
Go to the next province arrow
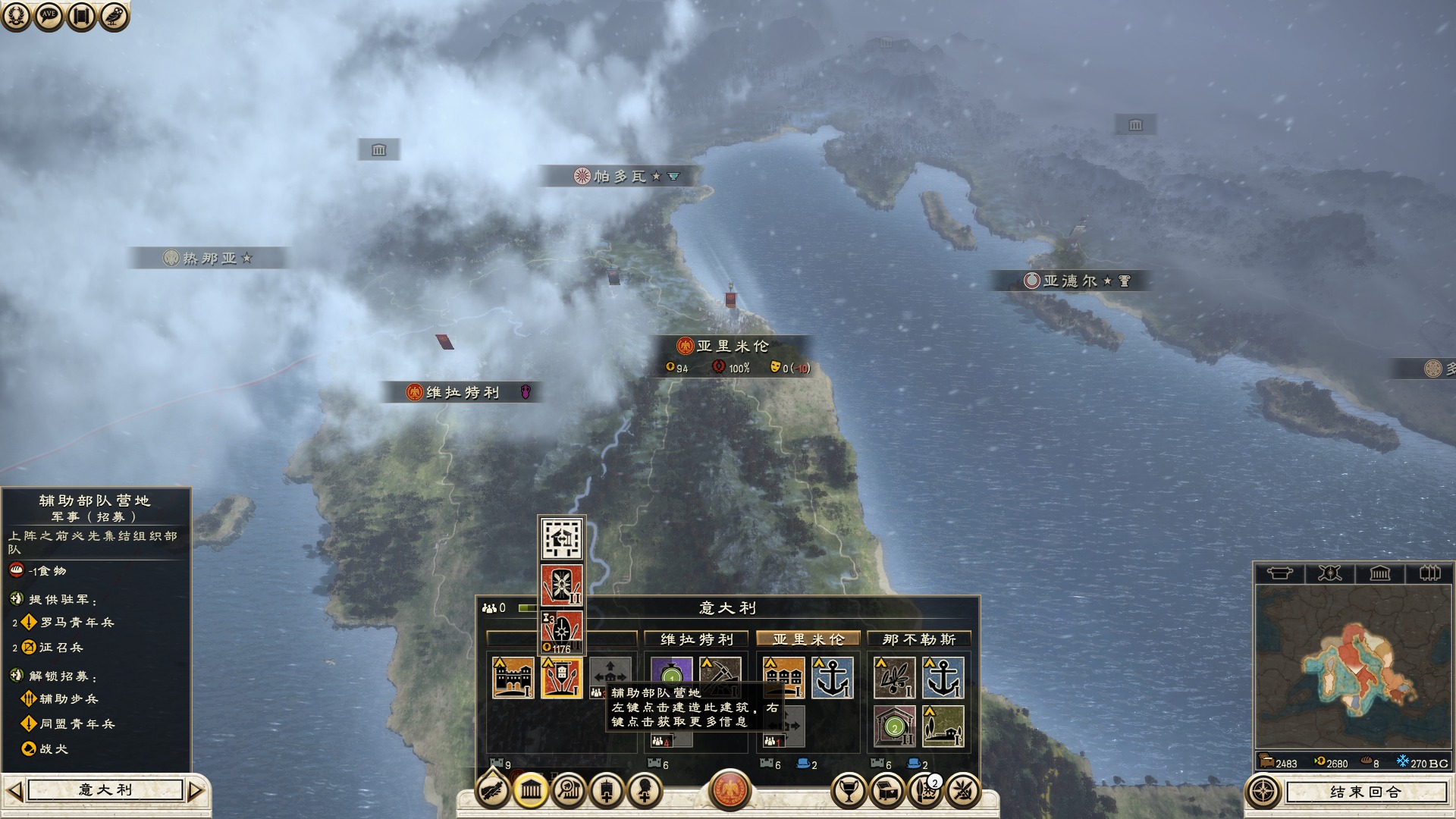tap(196, 791)
